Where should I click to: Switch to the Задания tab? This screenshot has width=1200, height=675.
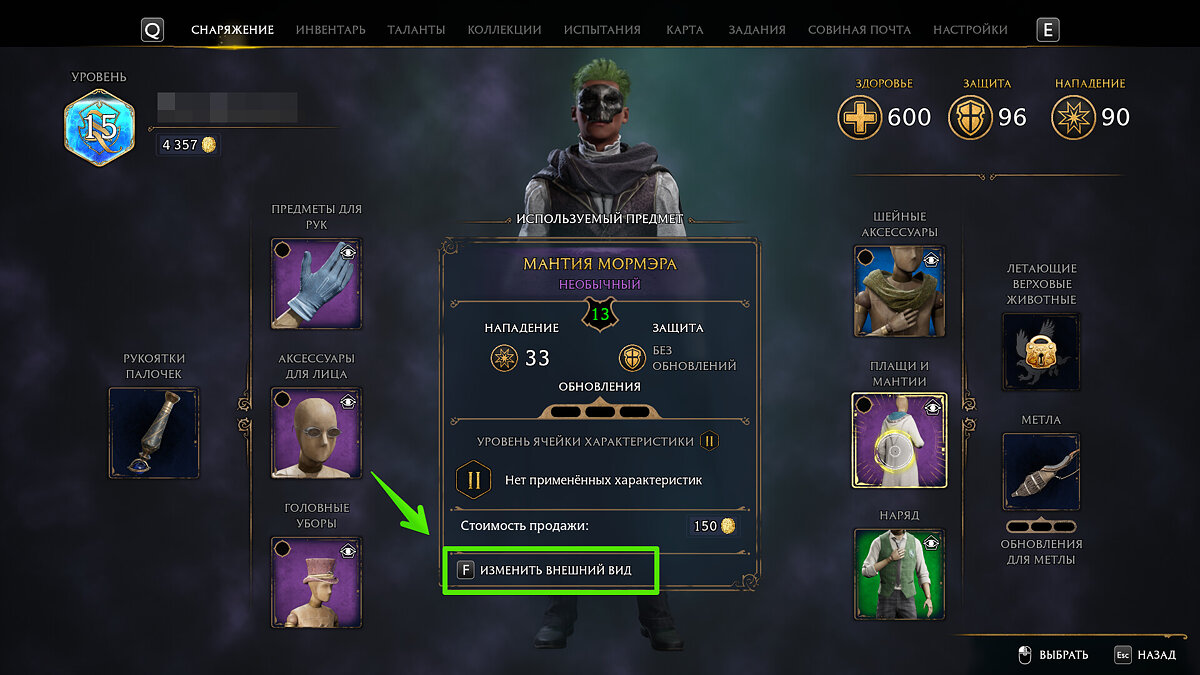pyautogui.click(x=757, y=30)
